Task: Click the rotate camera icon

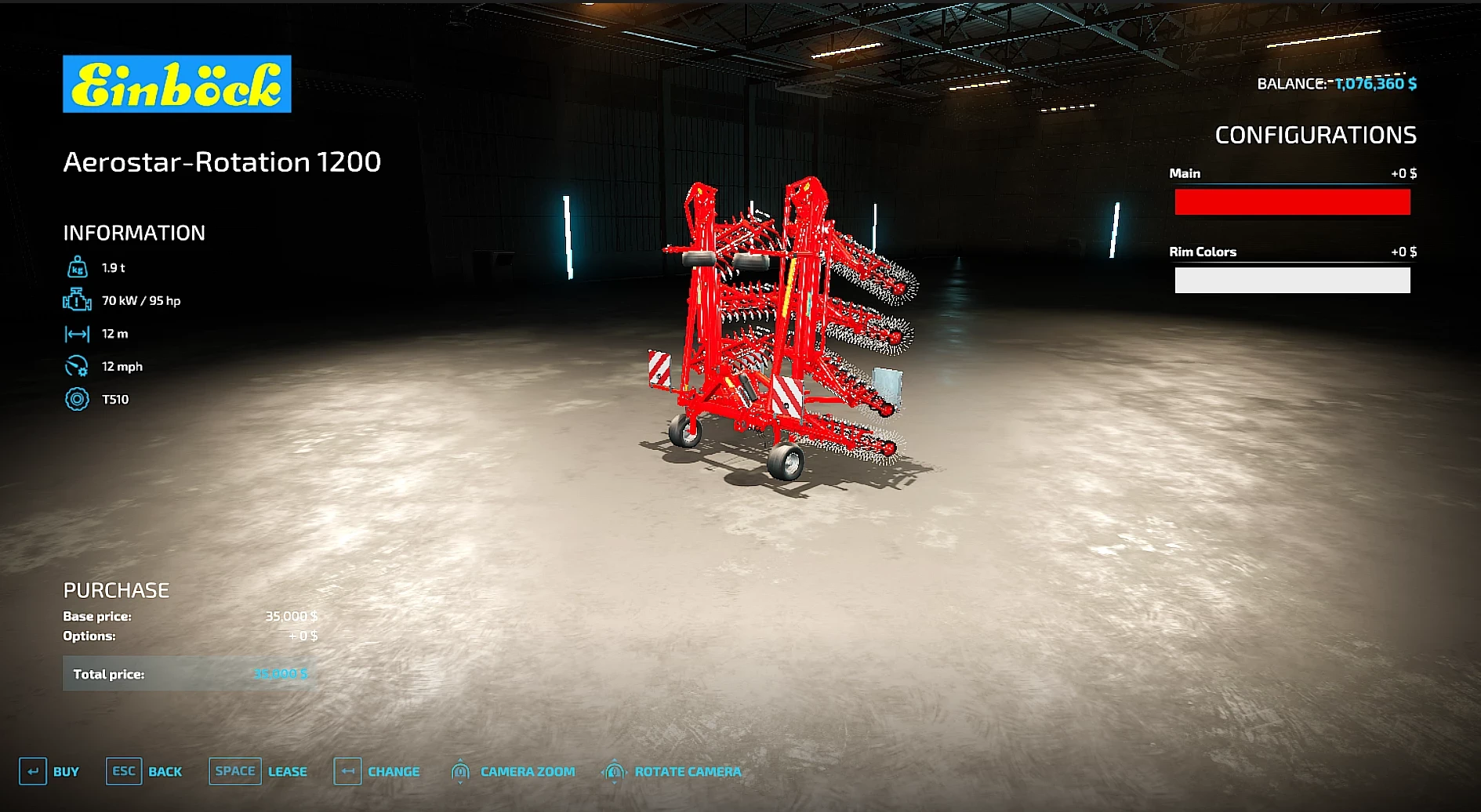Action: point(614,771)
